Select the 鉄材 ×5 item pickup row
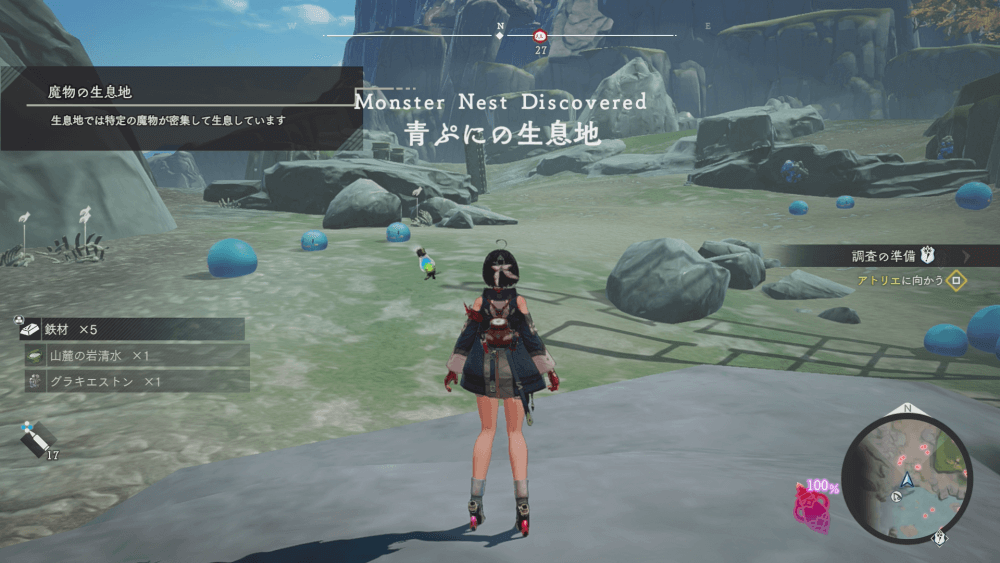1000x563 pixels. click(132, 329)
